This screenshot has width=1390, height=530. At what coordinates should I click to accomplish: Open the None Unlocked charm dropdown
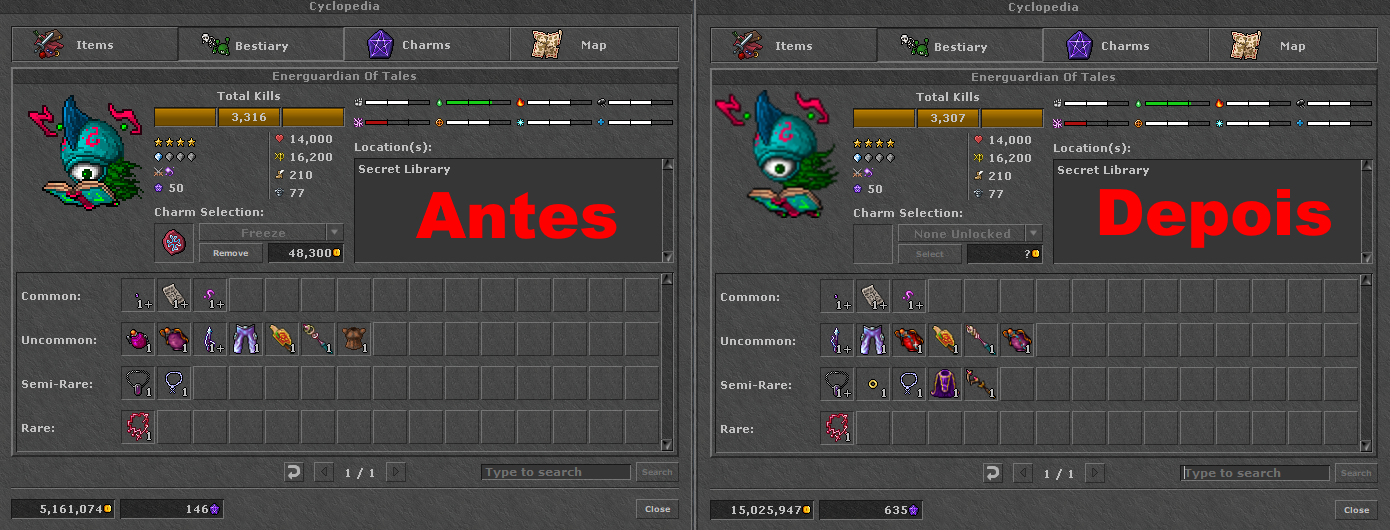(x=1034, y=233)
